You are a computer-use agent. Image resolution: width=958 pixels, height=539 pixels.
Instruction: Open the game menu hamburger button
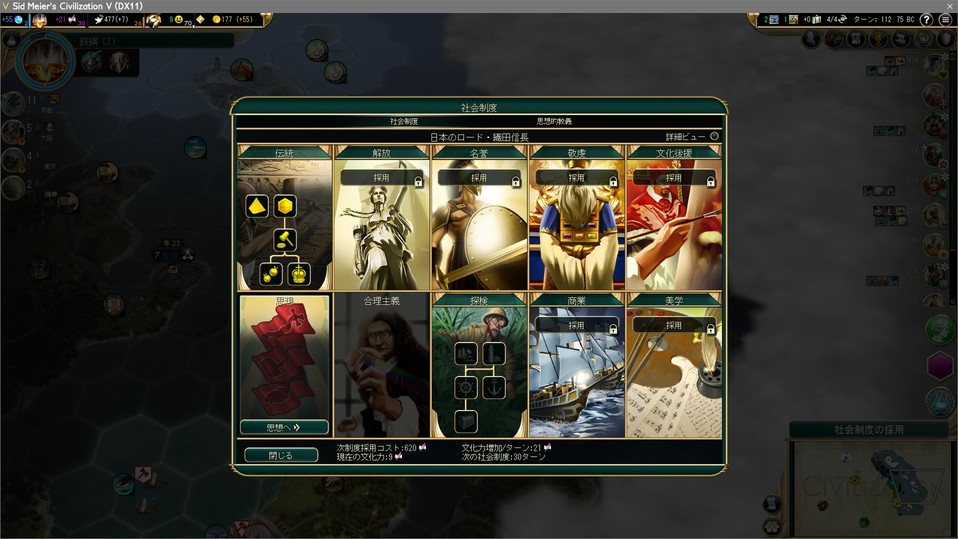tap(946, 20)
